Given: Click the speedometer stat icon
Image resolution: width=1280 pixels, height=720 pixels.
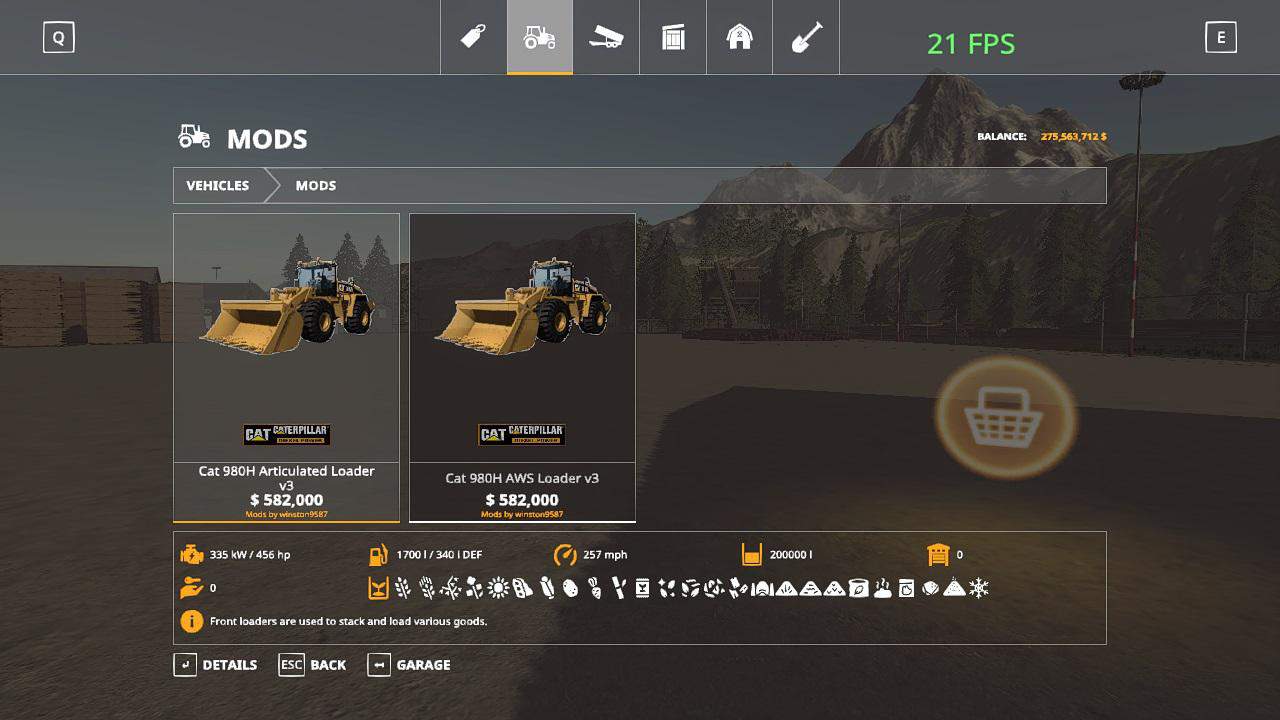Looking at the screenshot, I should point(565,554).
